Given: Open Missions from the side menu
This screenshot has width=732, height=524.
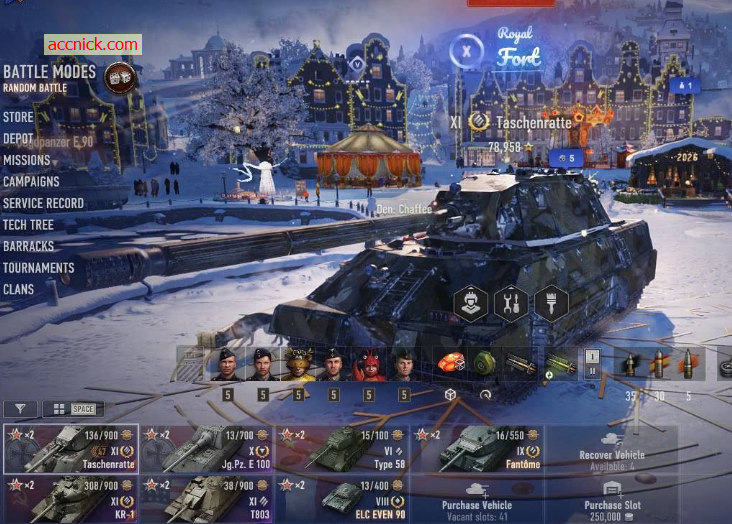Looking at the screenshot, I should (x=26, y=160).
